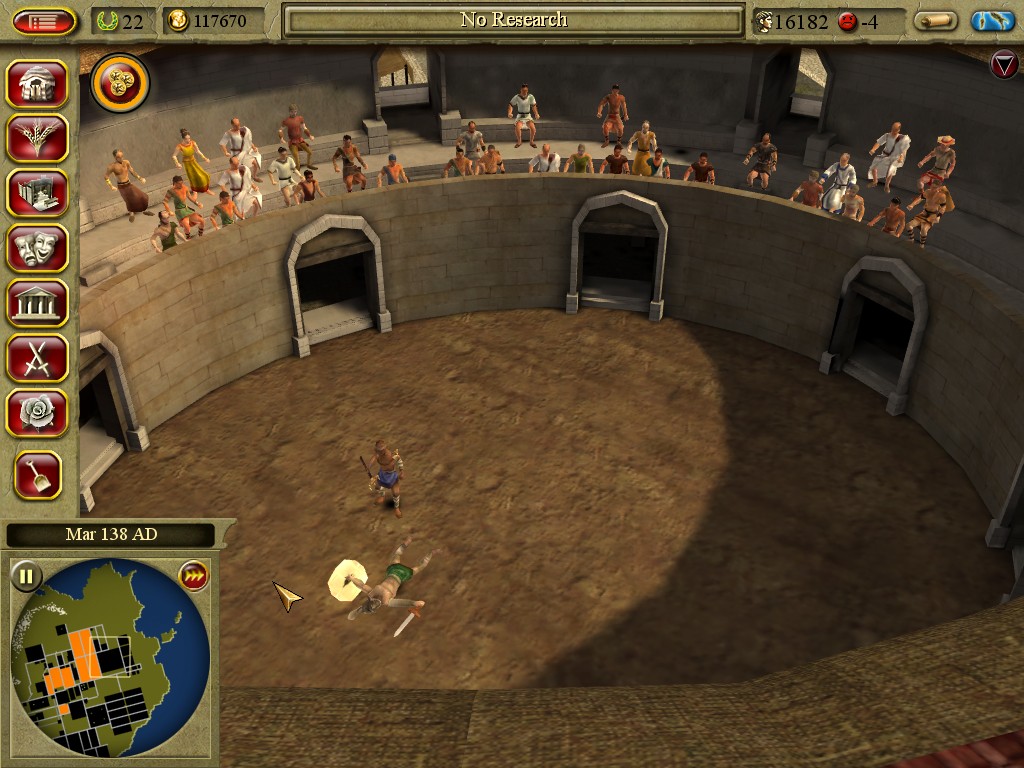1024x768 pixels.
Task: Open the rose decoration category
Action: point(38,413)
